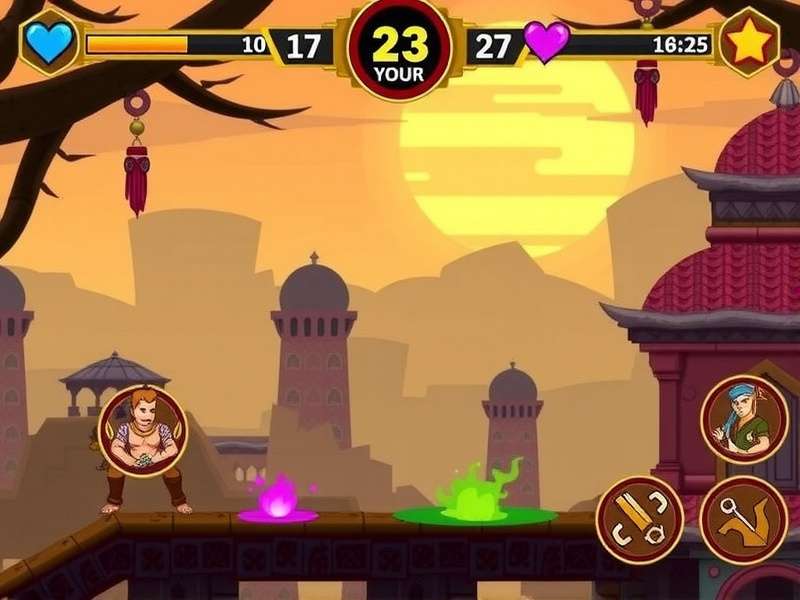Image resolution: width=800 pixels, height=600 pixels.
Task: Tap the gold star badge
Action: click(x=749, y=42)
